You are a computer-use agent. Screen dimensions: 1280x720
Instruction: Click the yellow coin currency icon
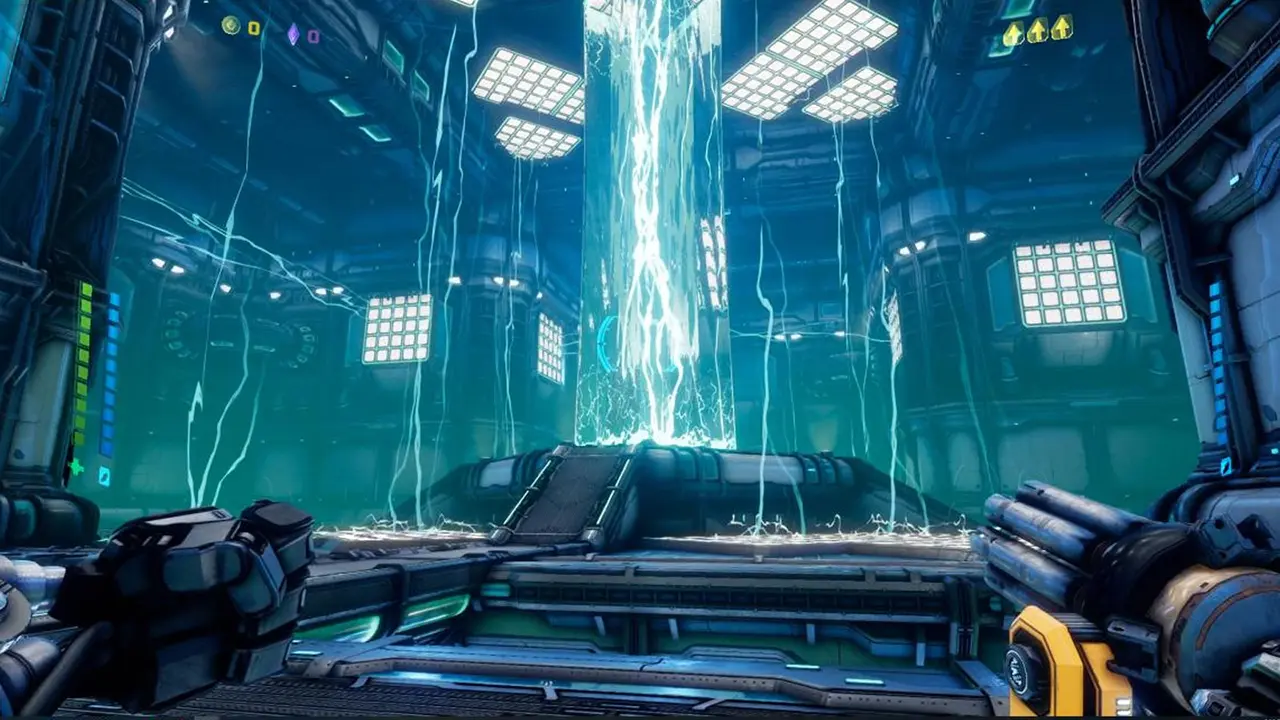tap(232, 28)
